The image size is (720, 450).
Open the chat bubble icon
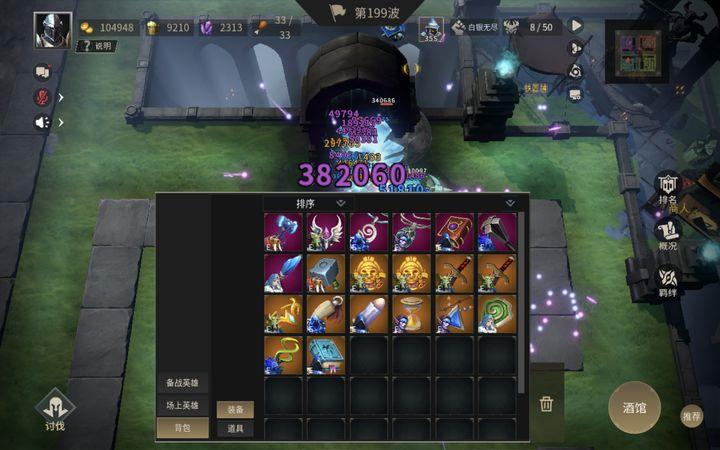pyautogui.click(x=43, y=72)
